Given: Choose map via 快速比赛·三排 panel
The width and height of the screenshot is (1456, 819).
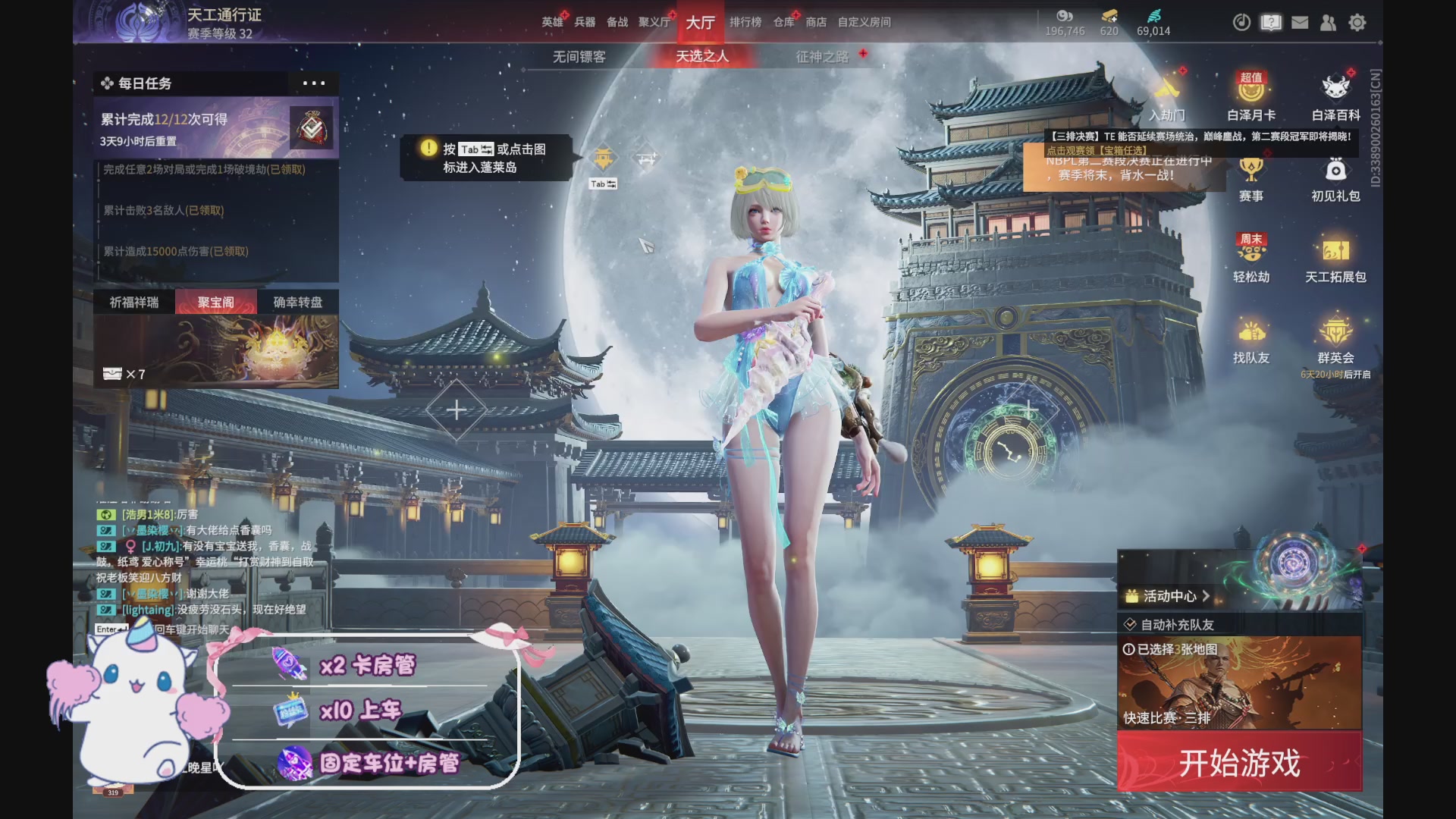Looking at the screenshot, I should point(1239,682).
